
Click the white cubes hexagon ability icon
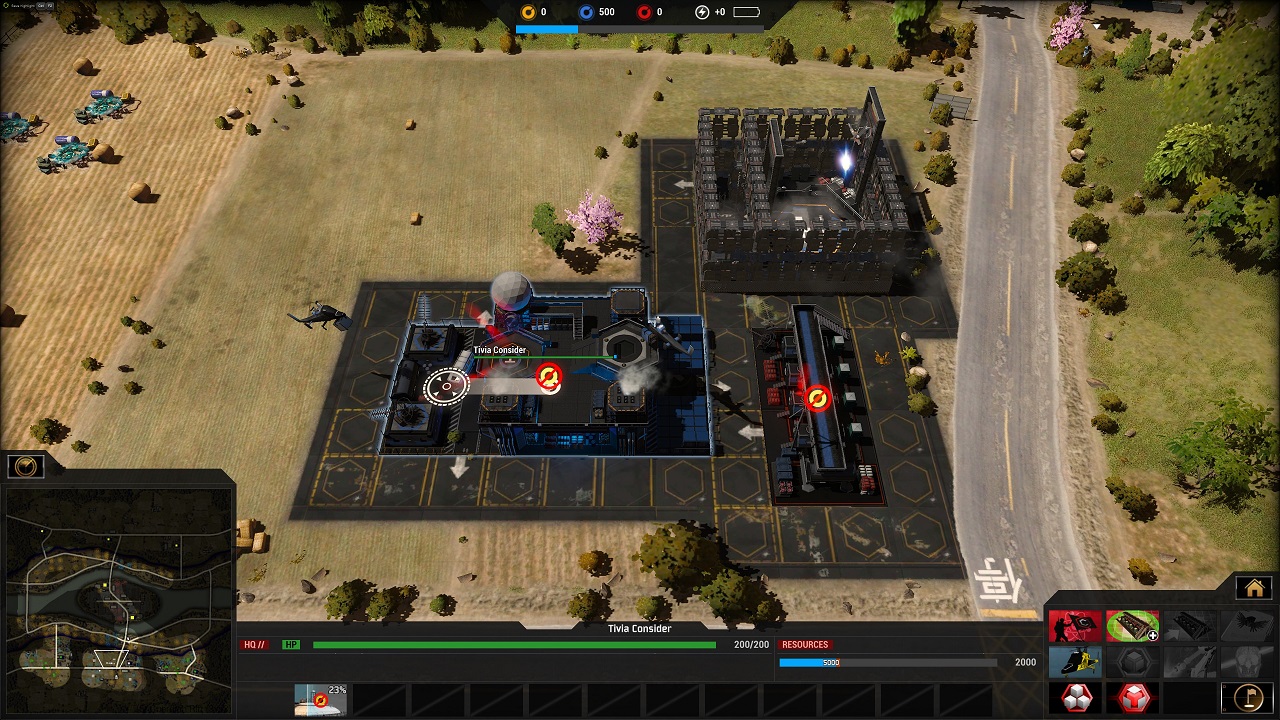pyautogui.click(x=1075, y=696)
